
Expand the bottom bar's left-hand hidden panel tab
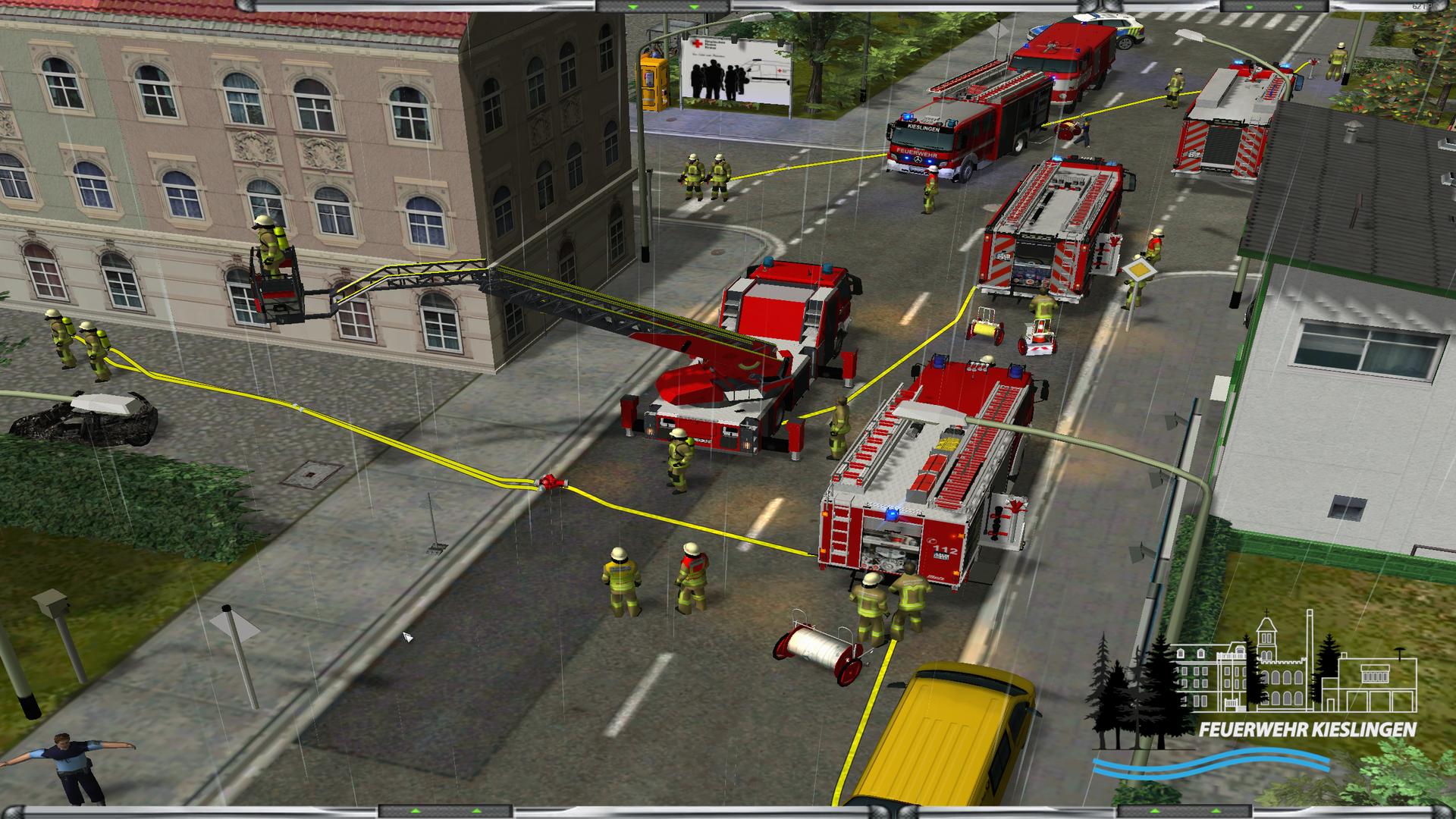[446, 812]
